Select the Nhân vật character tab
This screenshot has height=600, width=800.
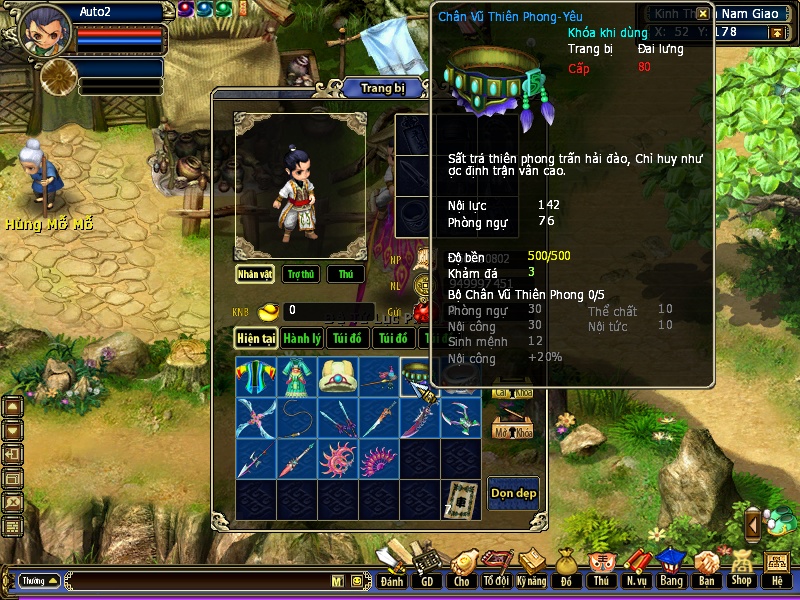click(255, 274)
